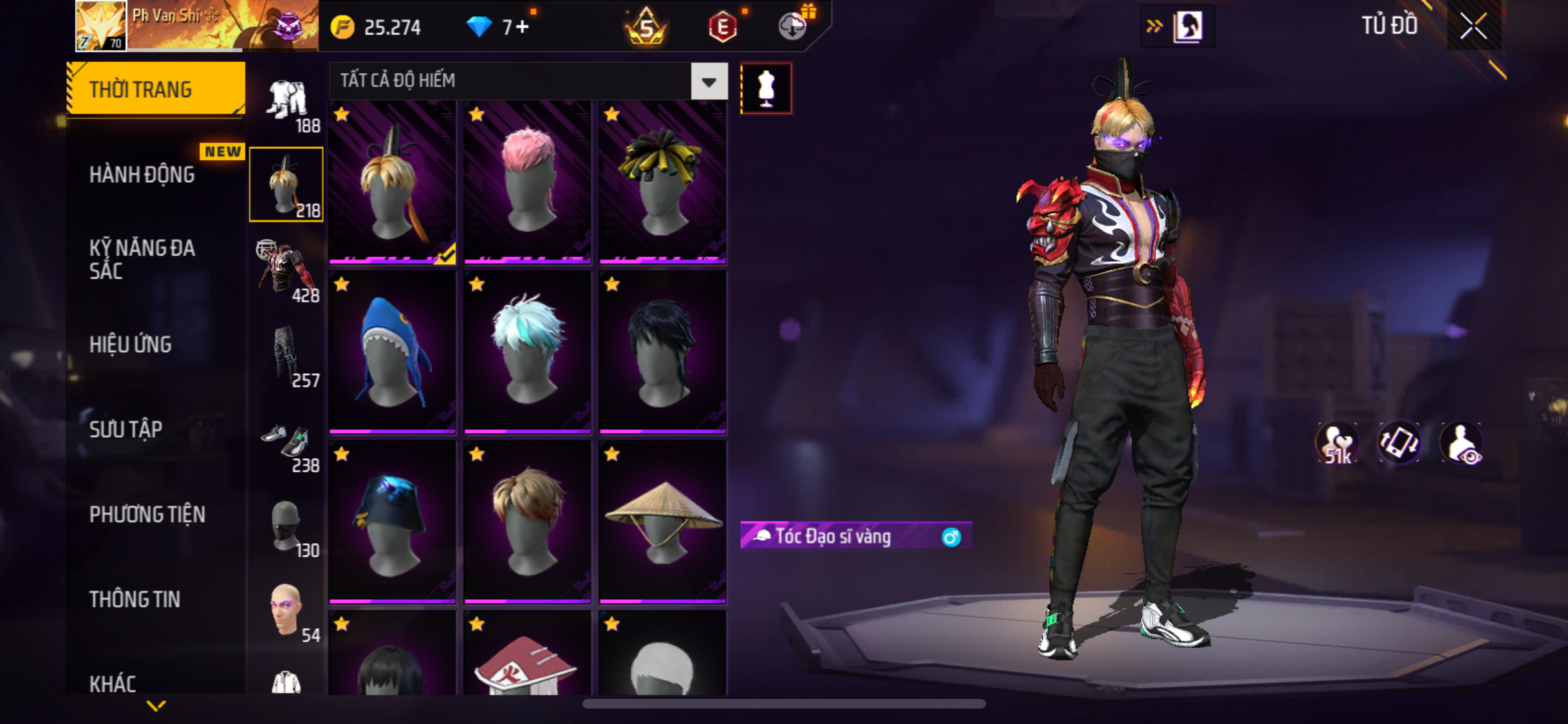The image size is (1568, 724).
Task: Toggle the character view eye icon
Action: (1462, 443)
